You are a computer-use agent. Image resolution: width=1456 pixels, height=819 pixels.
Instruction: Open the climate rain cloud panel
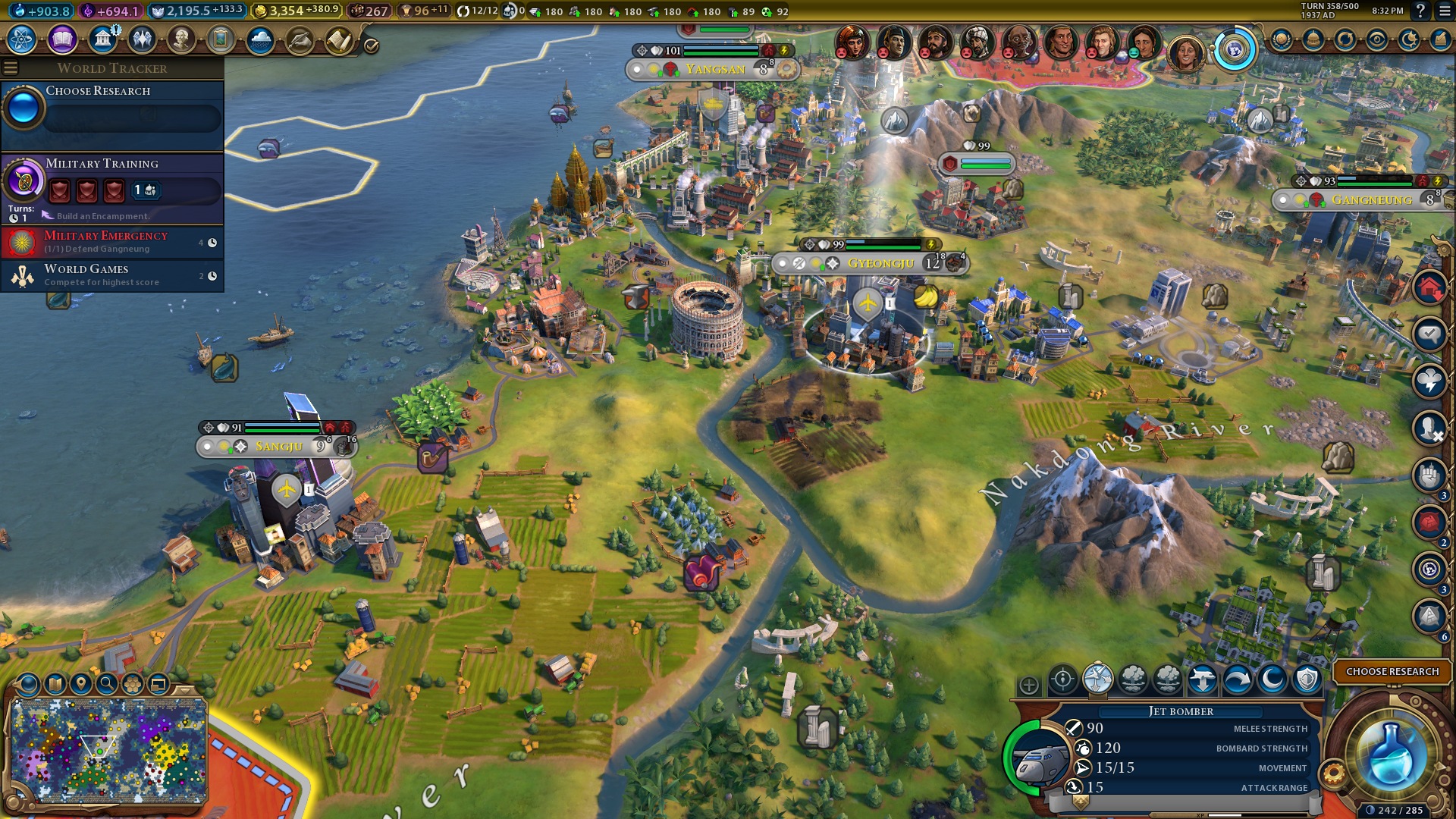pos(260,39)
